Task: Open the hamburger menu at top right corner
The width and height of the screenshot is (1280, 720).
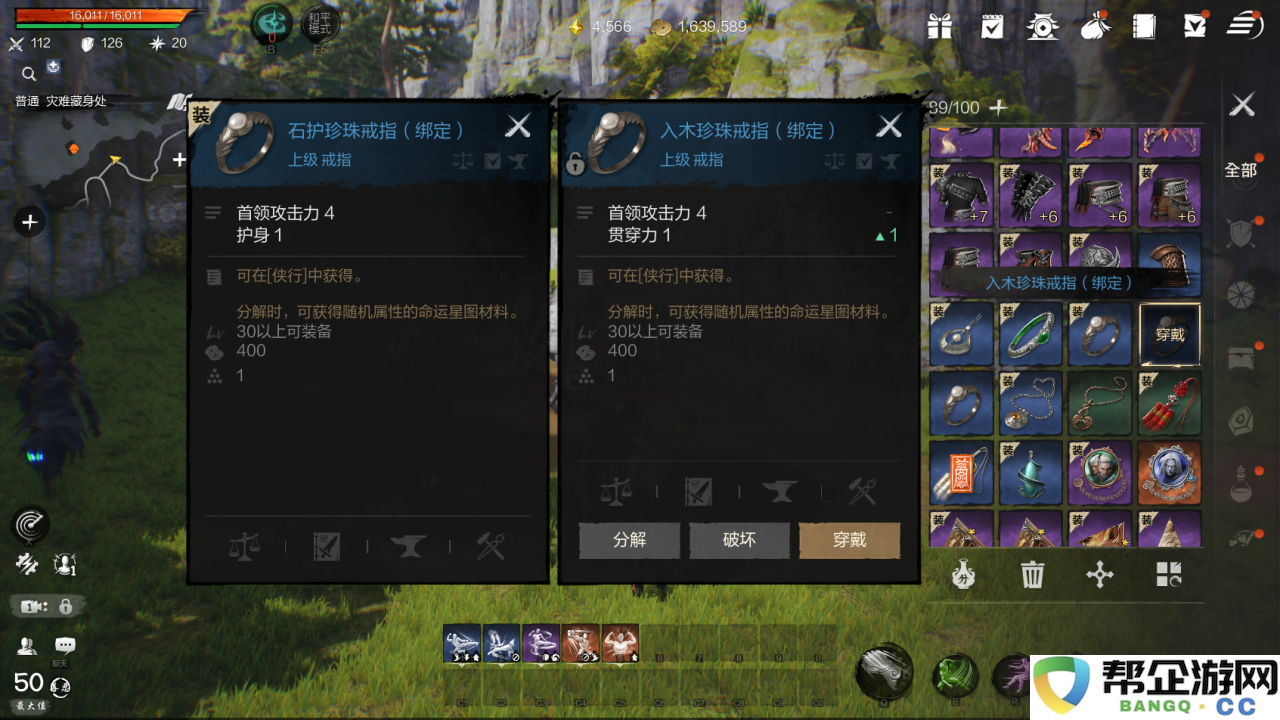Action: (1243, 27)
